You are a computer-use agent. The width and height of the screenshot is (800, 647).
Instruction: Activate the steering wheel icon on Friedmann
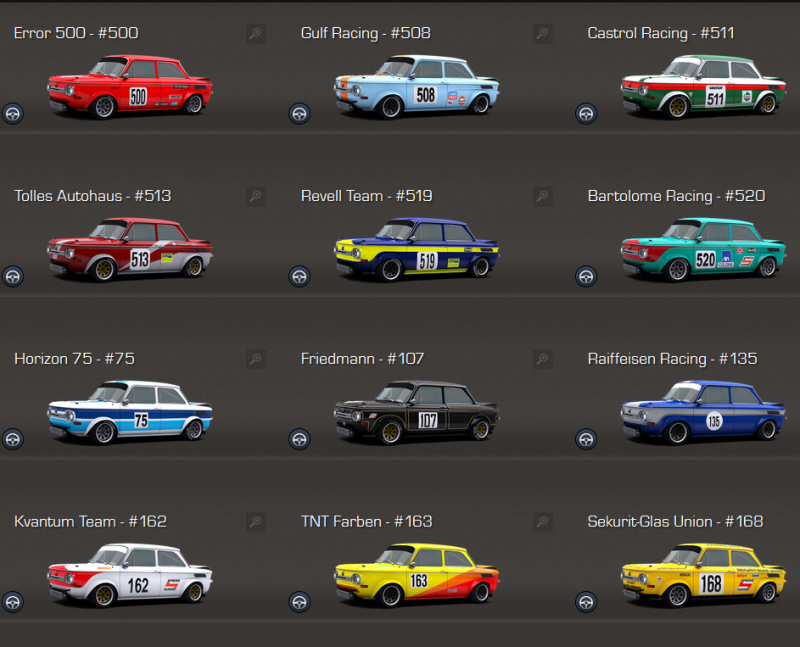(x=299, y=438)
